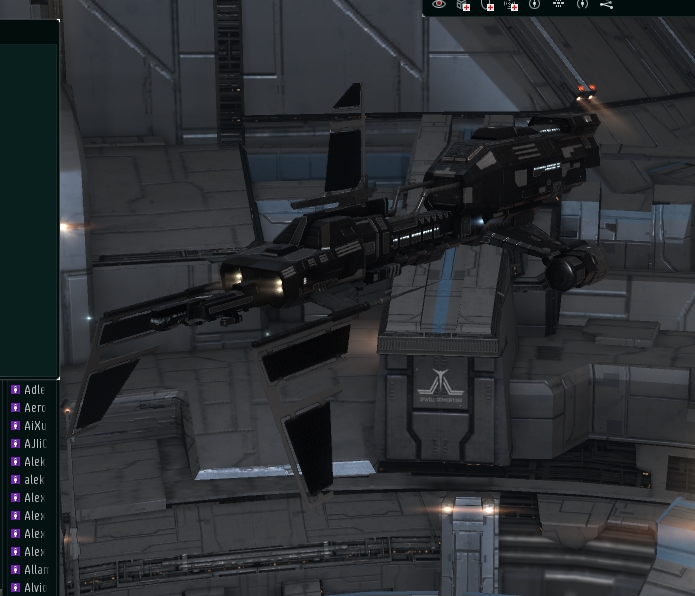
Task: Select player "Allan" in the member list
Action: point(35,570)
